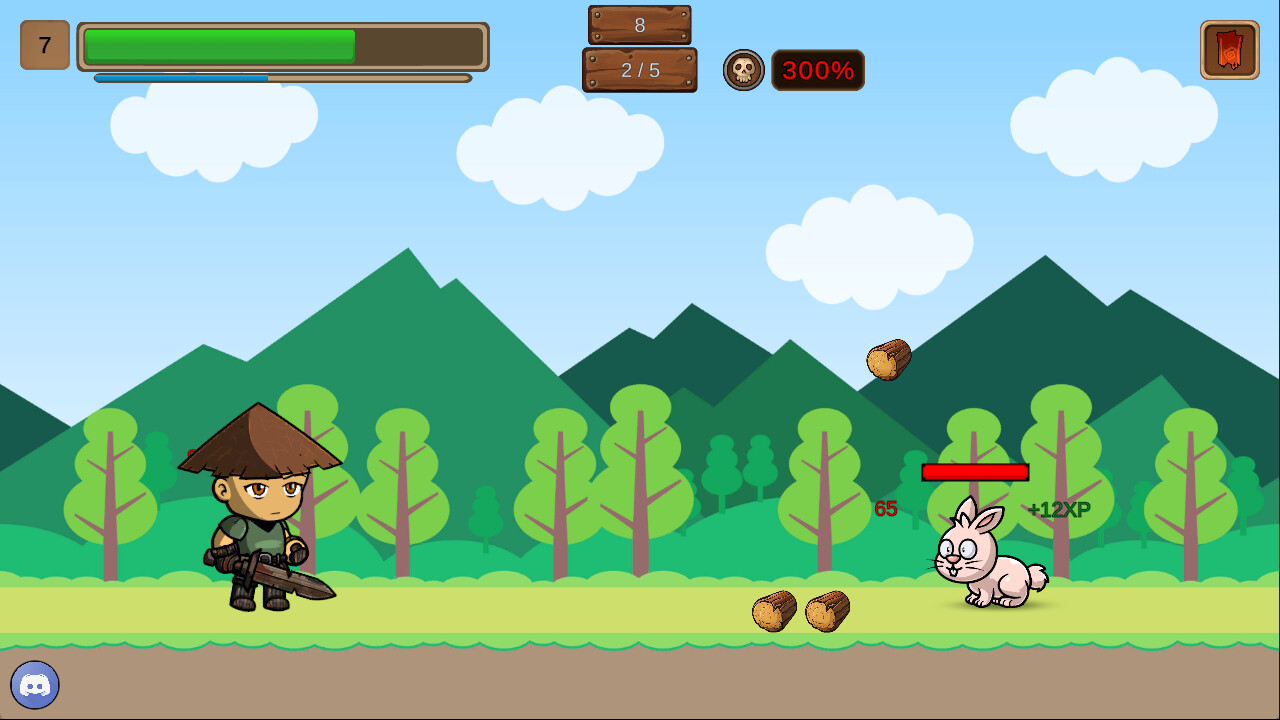
Task: Open the Discord icon
Action: (x=37, y=685)
